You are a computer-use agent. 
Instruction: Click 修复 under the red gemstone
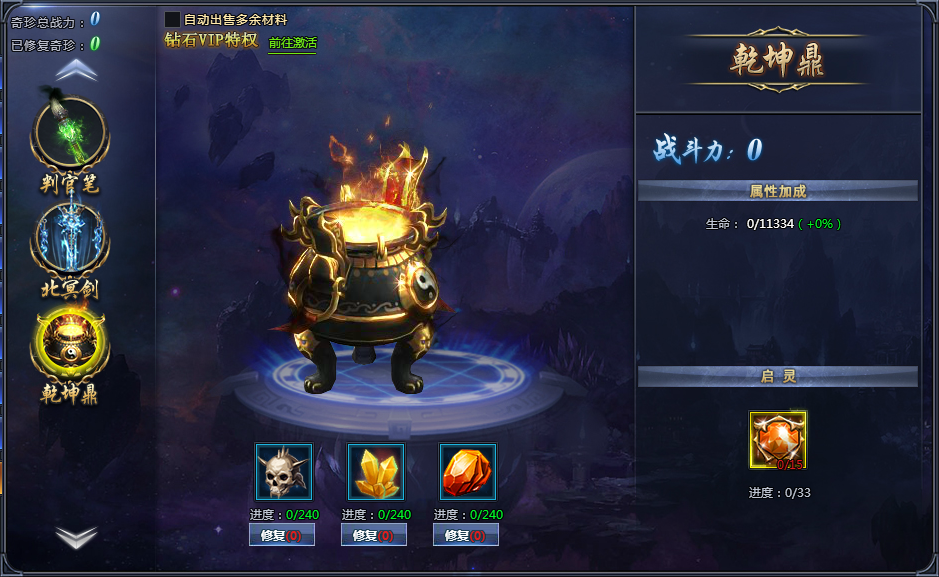pyautogui.click(x=466, y=535)
